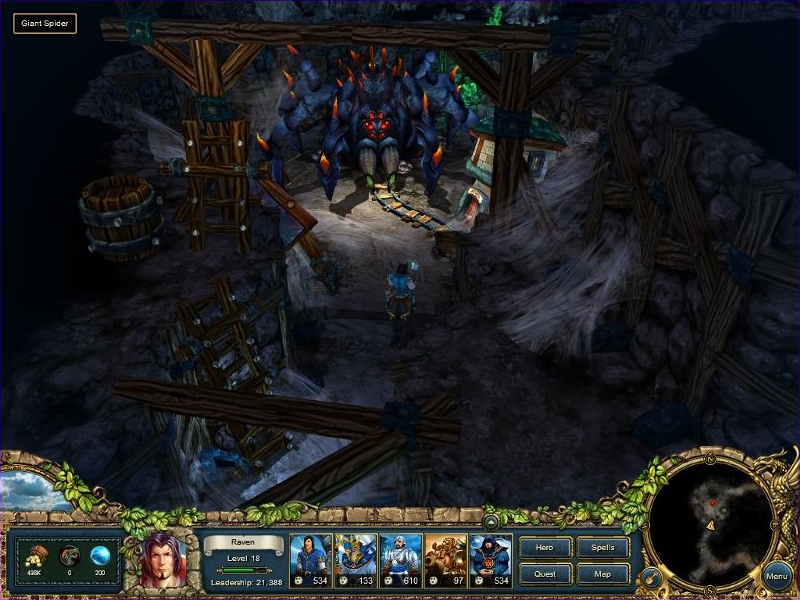
Task: Open the Spells book
Action: pos(603,548)
